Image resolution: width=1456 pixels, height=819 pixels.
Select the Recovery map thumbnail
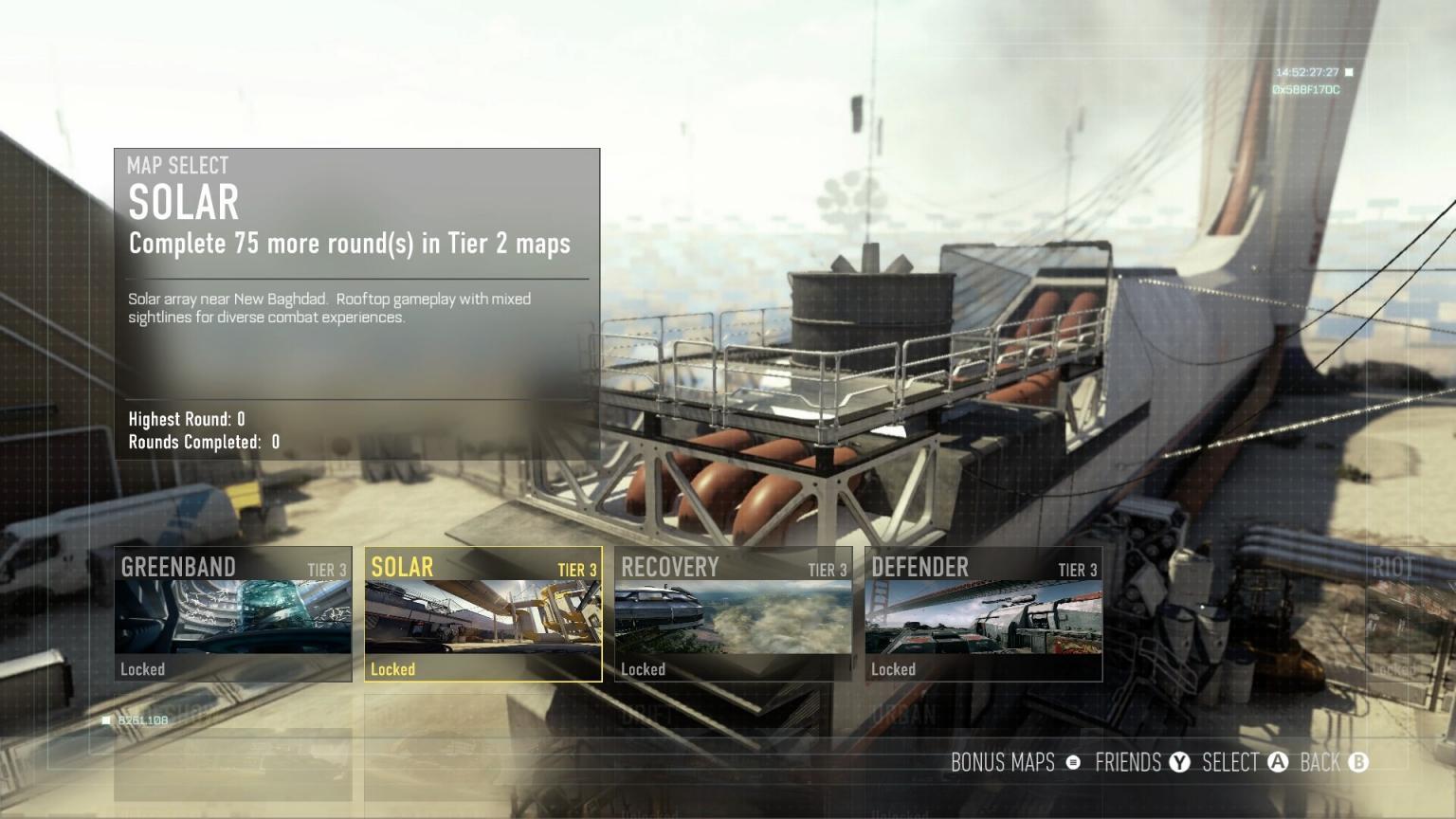pos(732,613)
